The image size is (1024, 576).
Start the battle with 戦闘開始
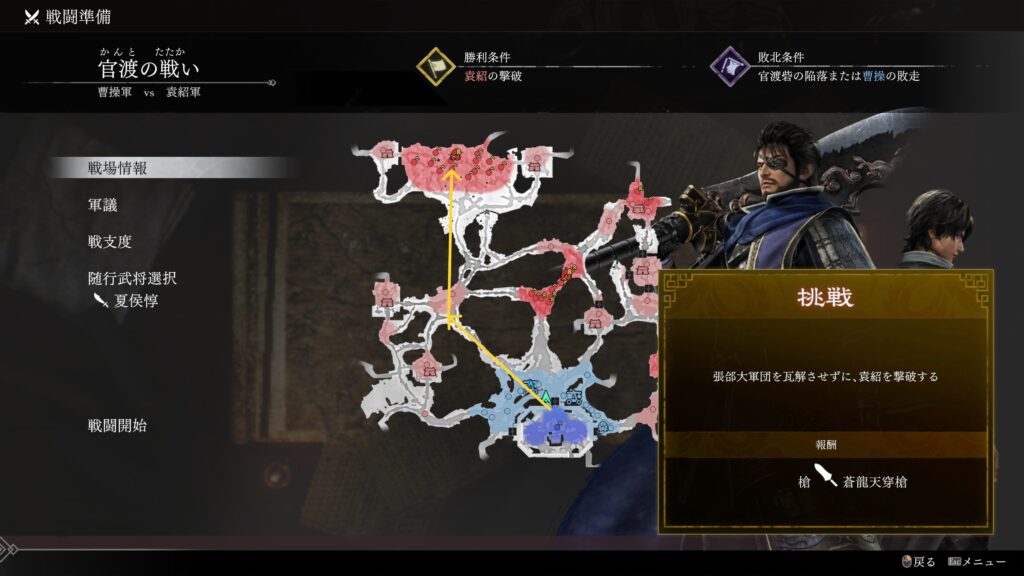[x=117, y=426]
